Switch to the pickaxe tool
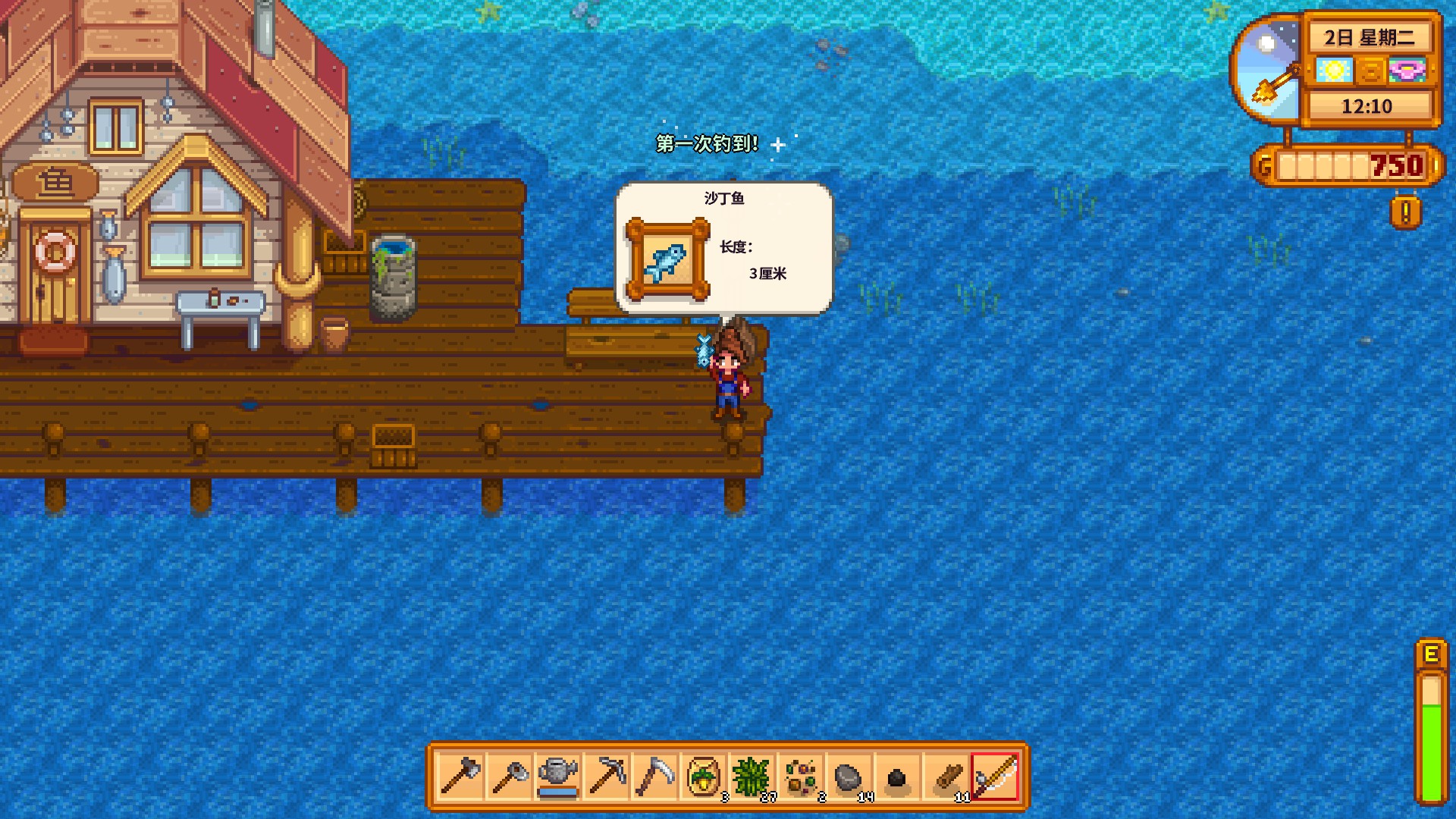1456x819 pixels. pos(606,777)
